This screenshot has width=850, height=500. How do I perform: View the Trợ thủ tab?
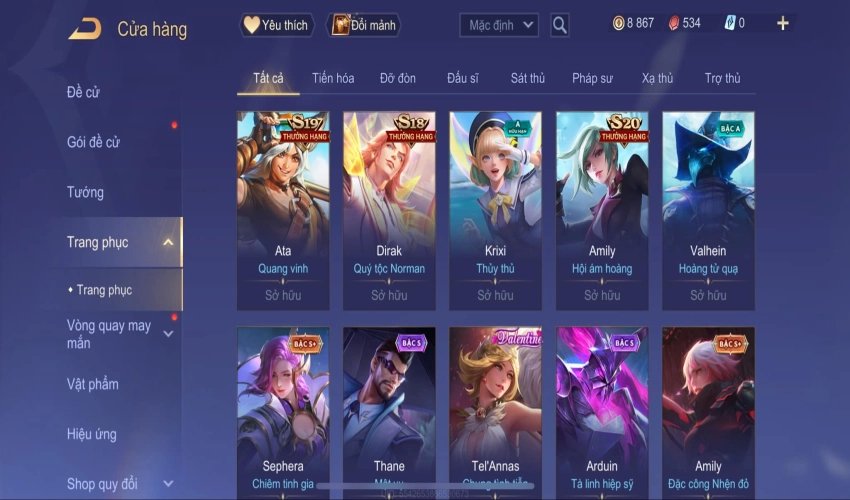click(x=722, y=78)
